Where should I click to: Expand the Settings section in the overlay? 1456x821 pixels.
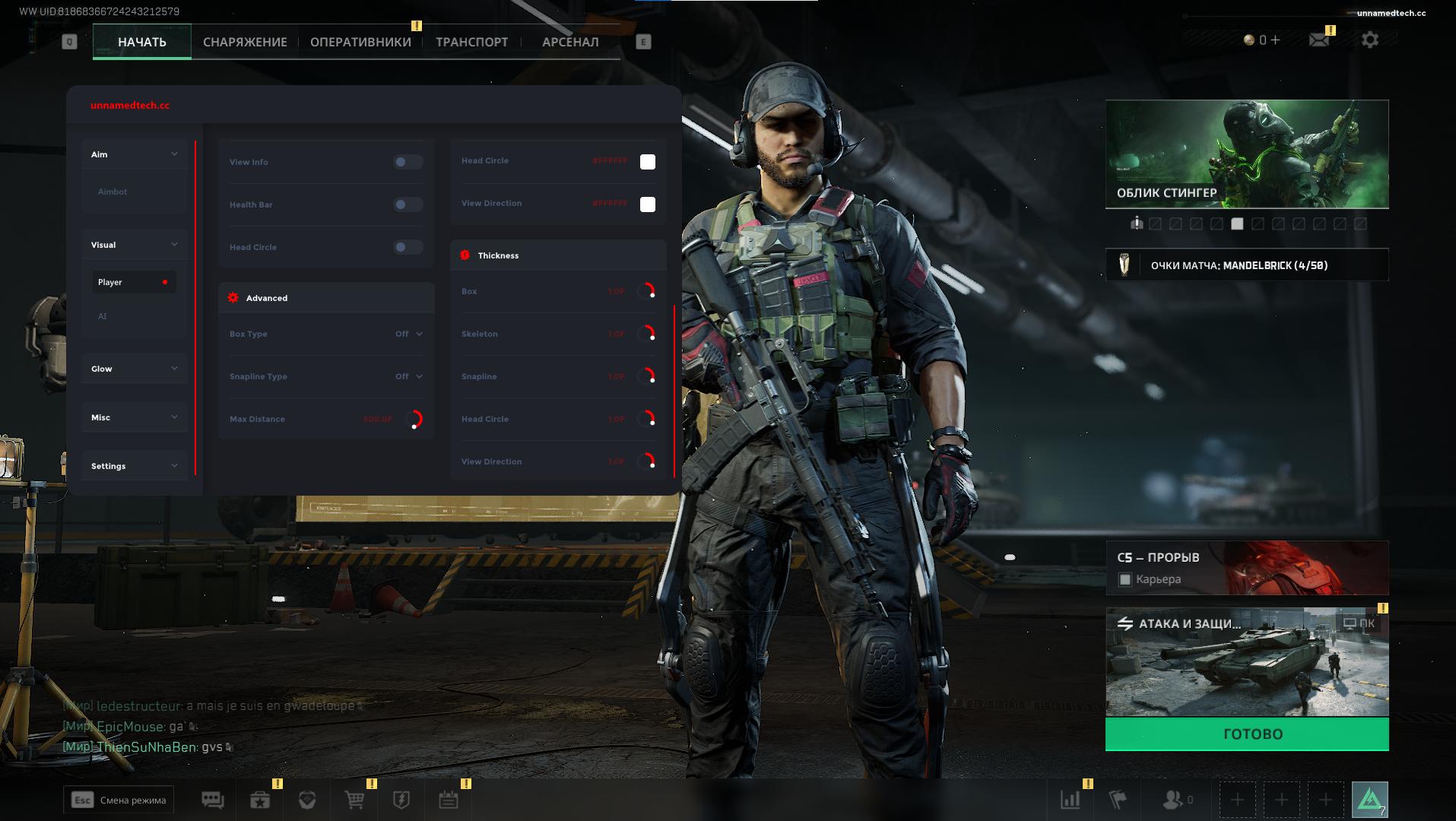coord(134,466)
